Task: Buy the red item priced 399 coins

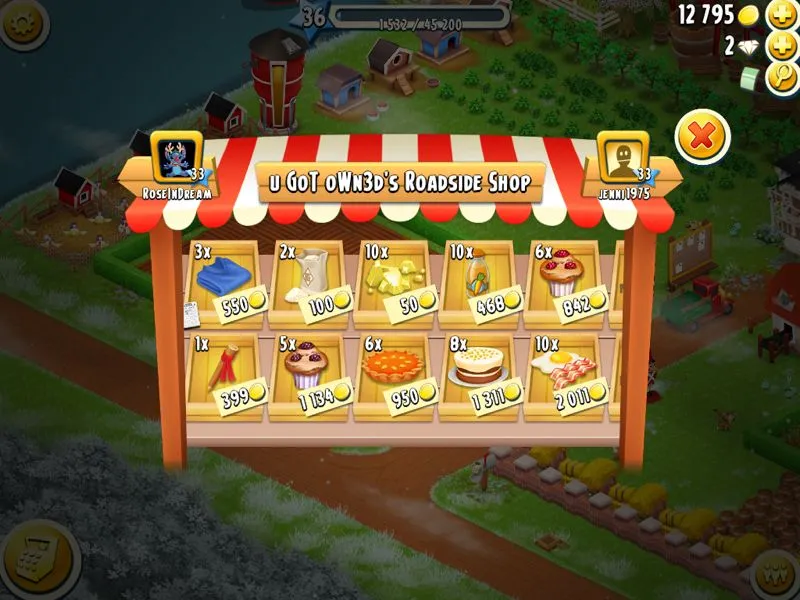Action: (x=224, y=373)
